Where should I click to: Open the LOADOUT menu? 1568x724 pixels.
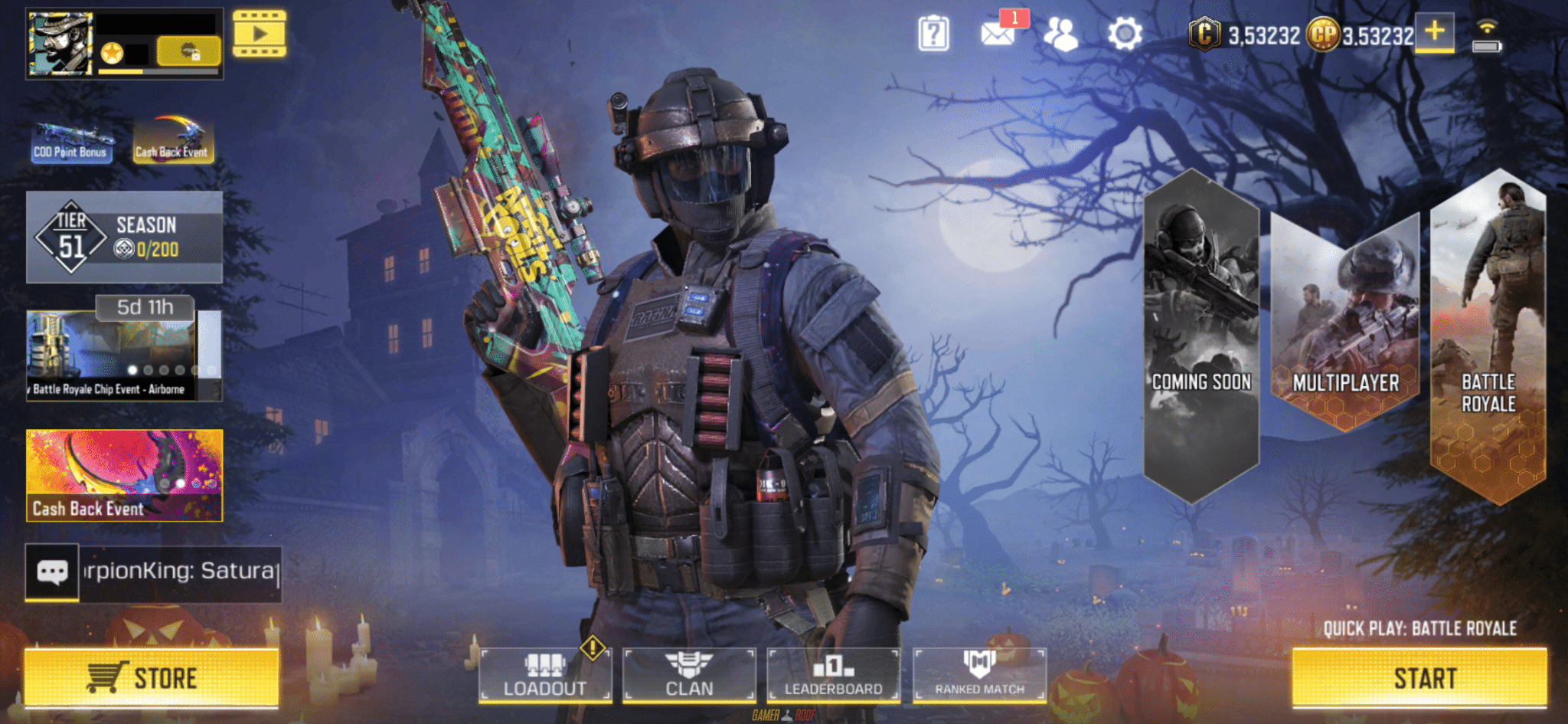coord(545,675)
